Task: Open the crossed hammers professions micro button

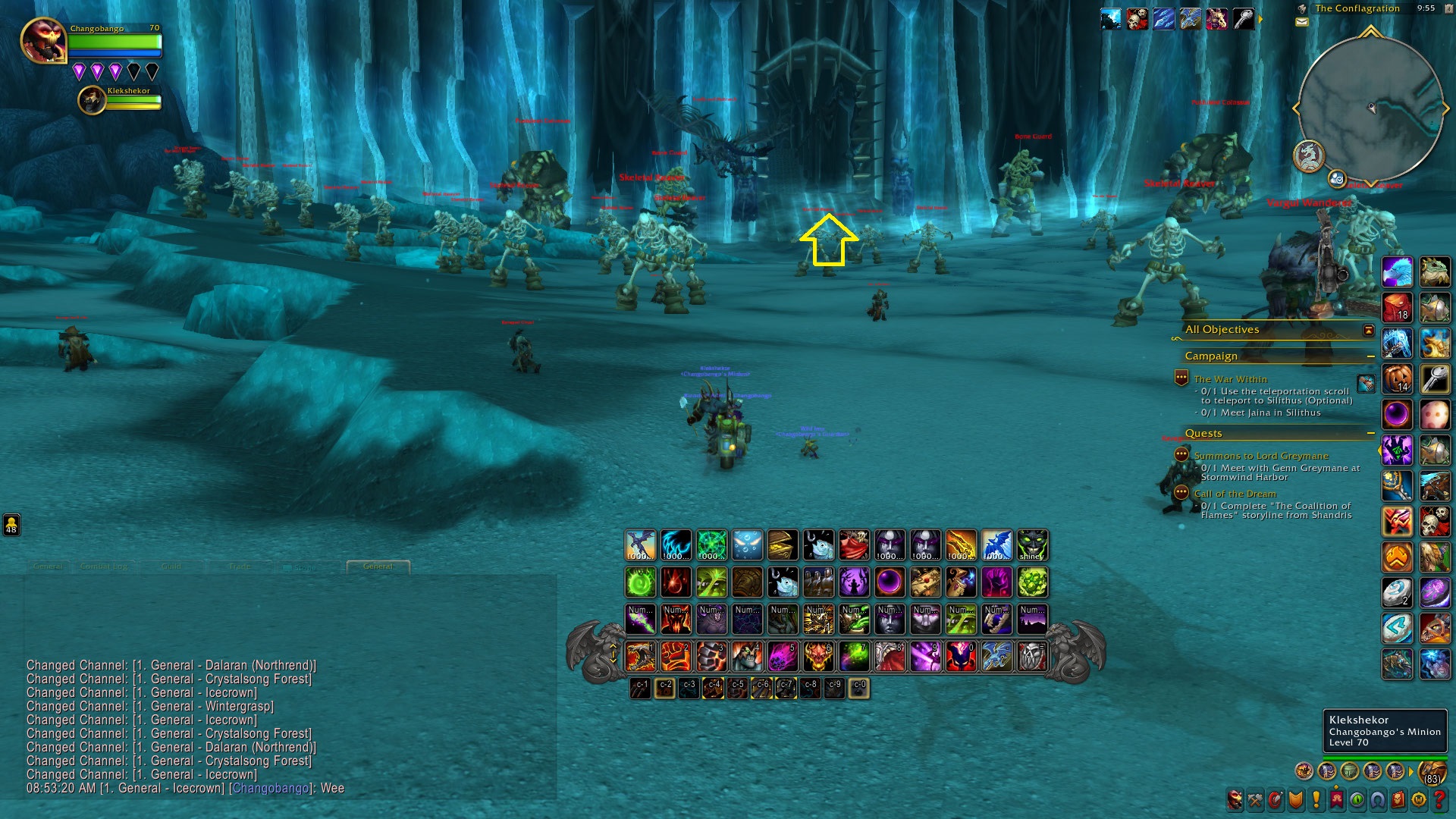Action: 1256,799
